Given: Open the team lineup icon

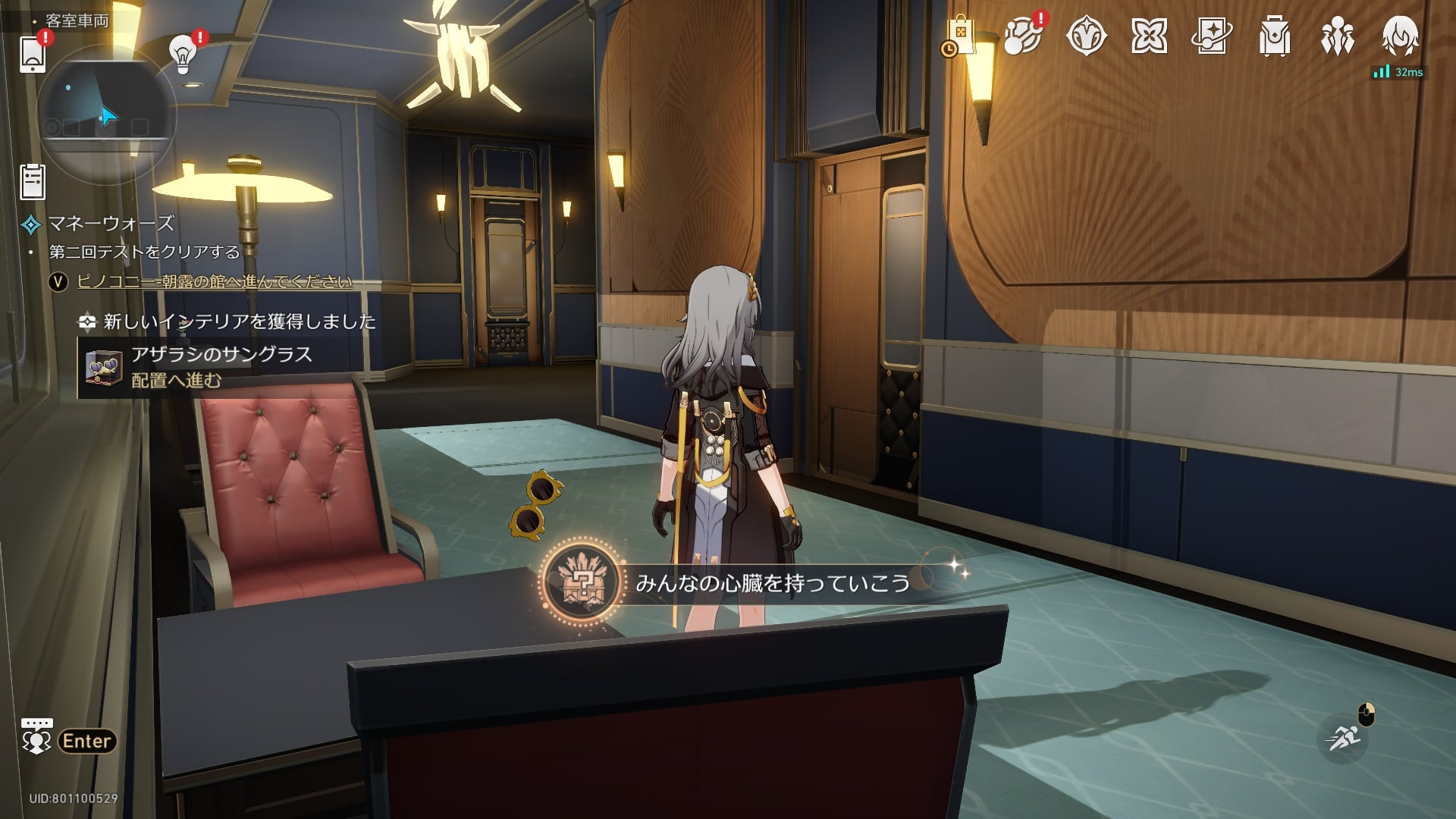Looking at the screenshot, I should click(x=1337, y=36).
